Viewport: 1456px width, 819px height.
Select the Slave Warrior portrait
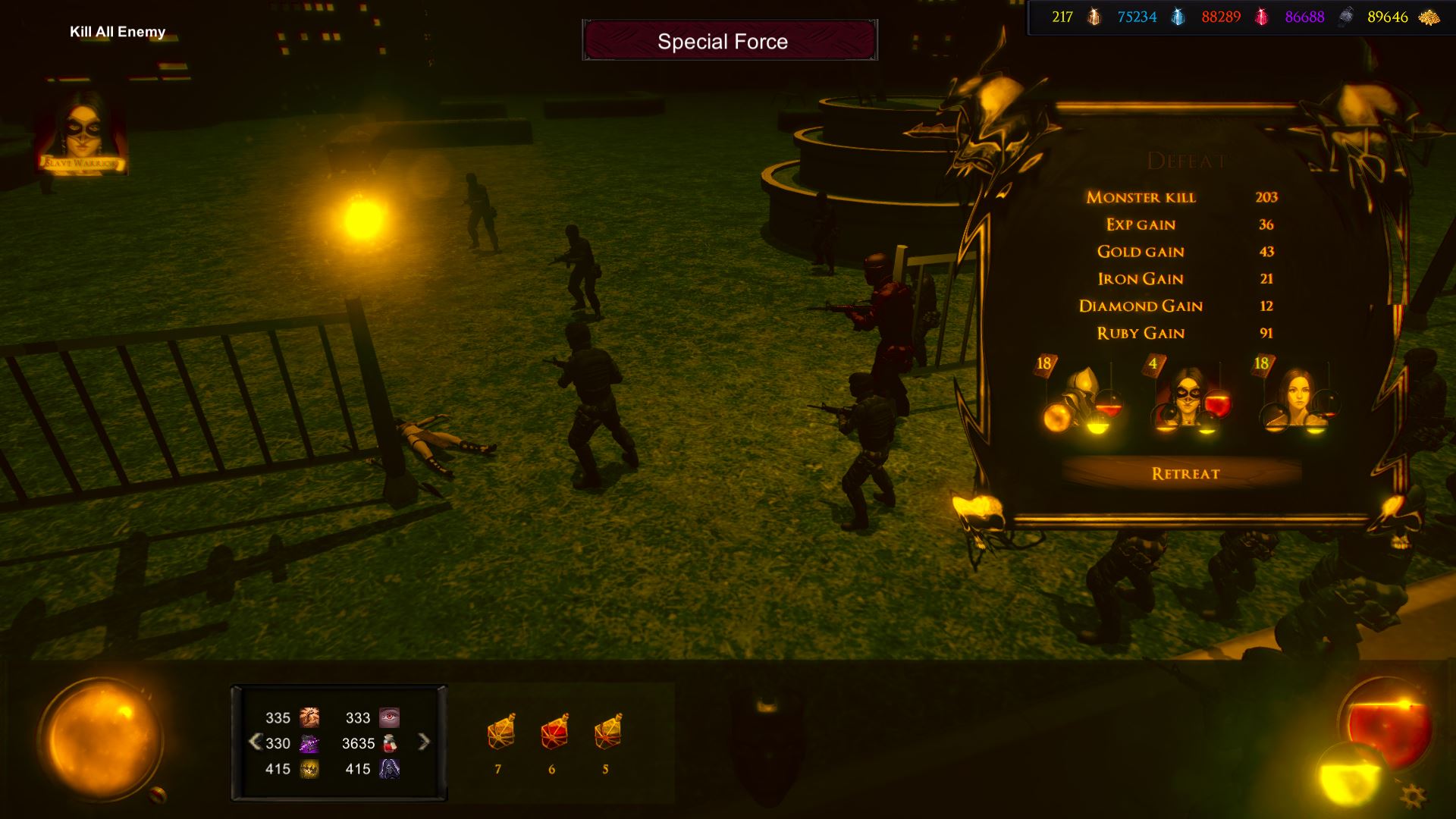coord(83,133)
